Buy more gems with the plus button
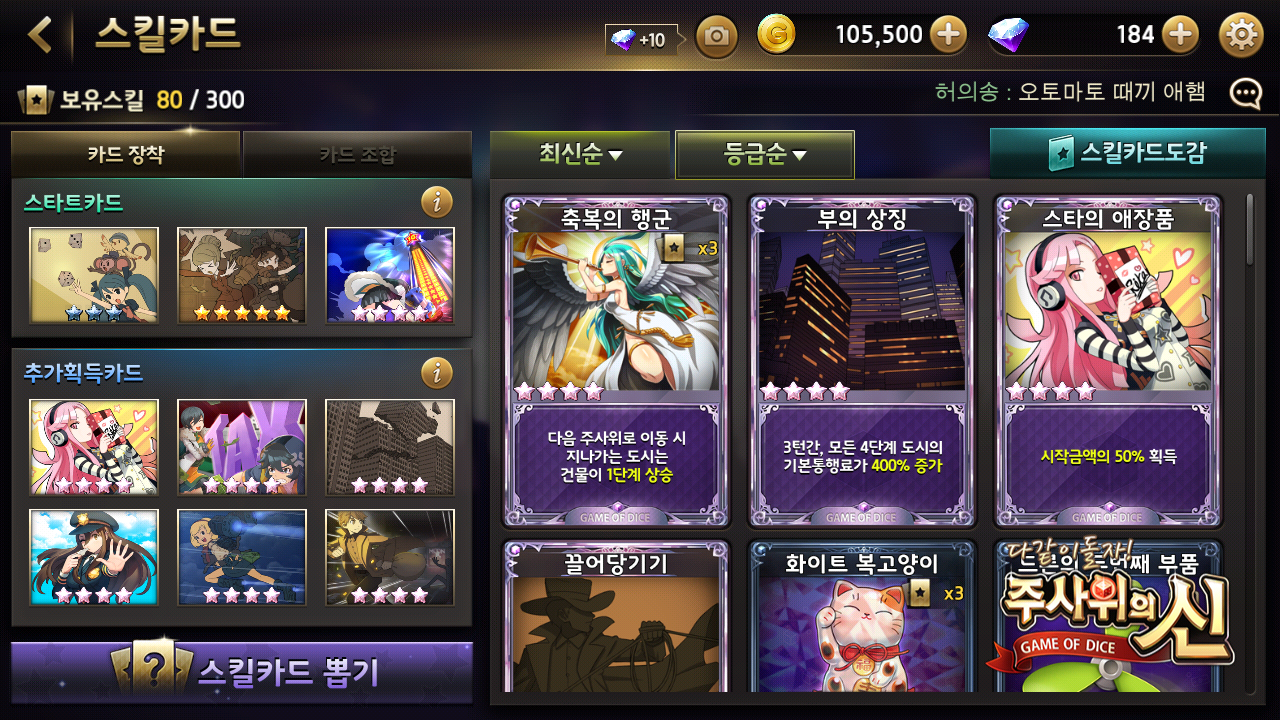The image size is (1280, 720). [x=1181, y=36]
